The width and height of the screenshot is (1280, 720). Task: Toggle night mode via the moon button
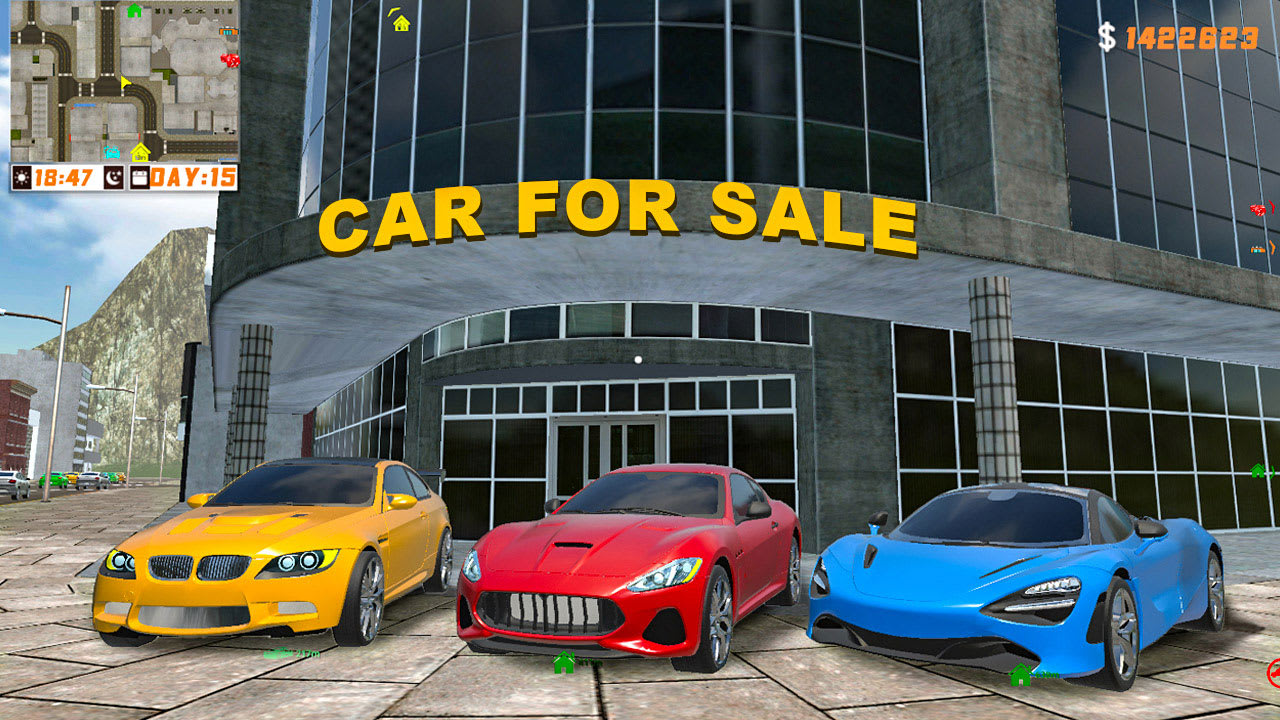114,177
